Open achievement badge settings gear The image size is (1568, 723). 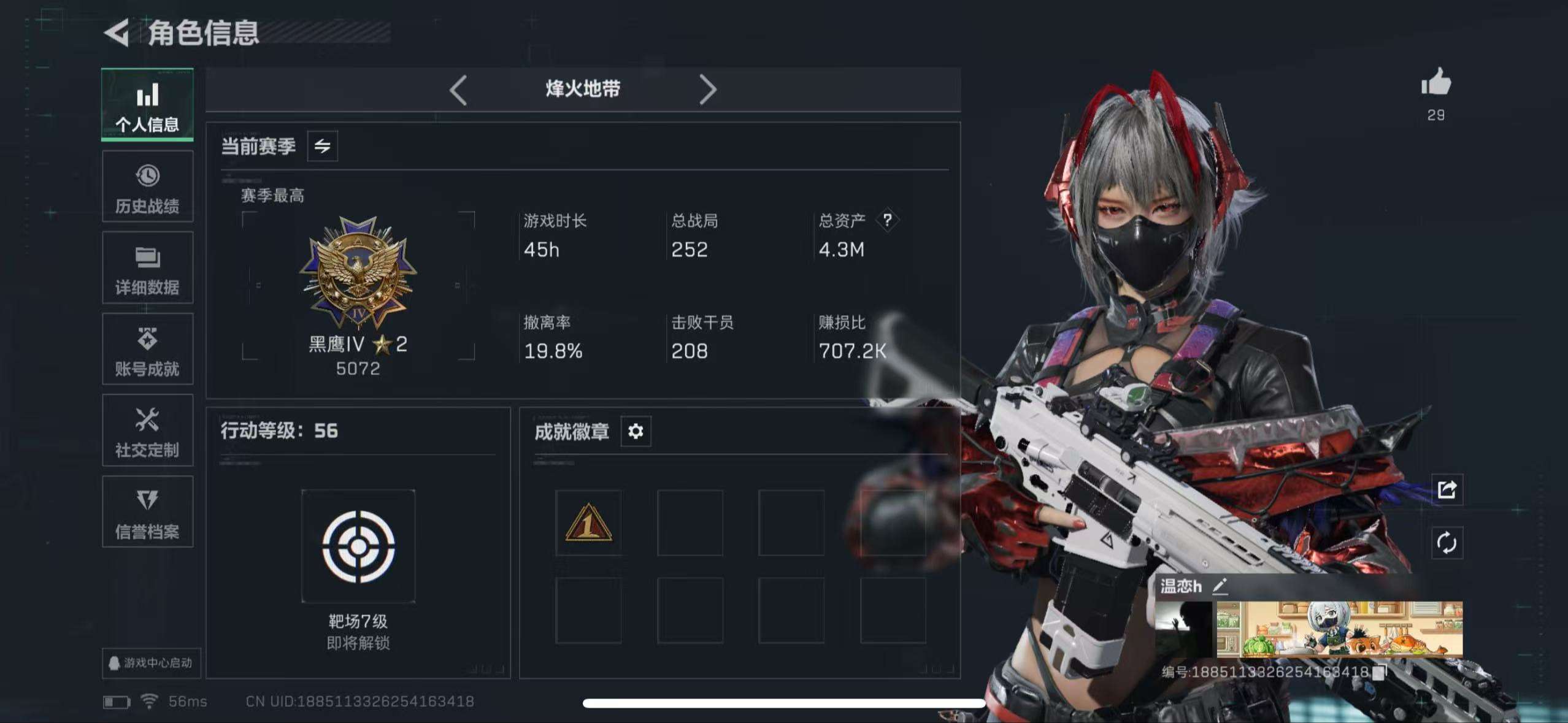coord(636,431)
